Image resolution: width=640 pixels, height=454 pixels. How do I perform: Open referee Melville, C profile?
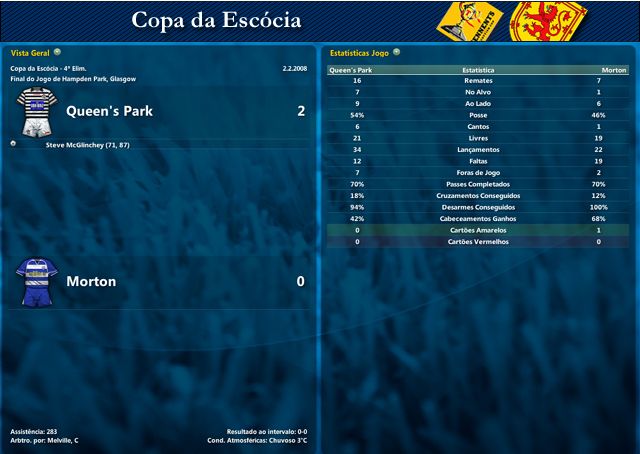(62, 440)
